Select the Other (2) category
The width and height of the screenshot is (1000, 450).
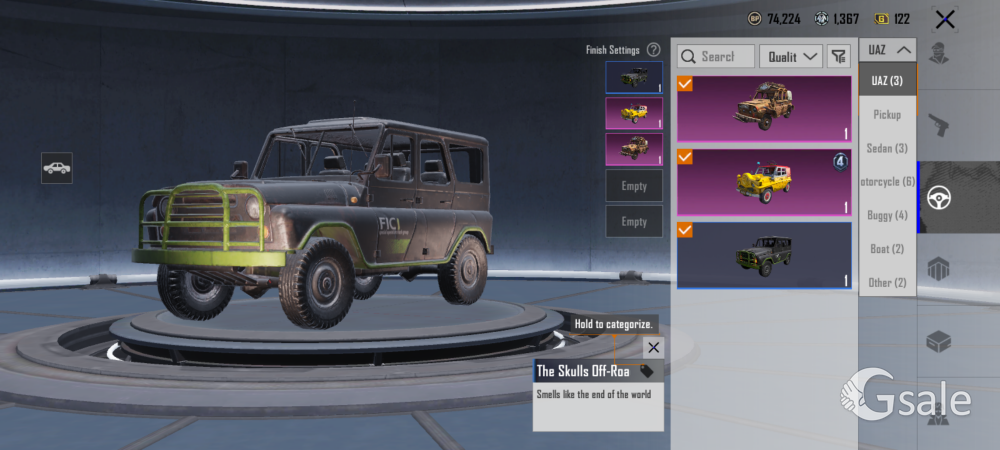[x=887, y=282]
